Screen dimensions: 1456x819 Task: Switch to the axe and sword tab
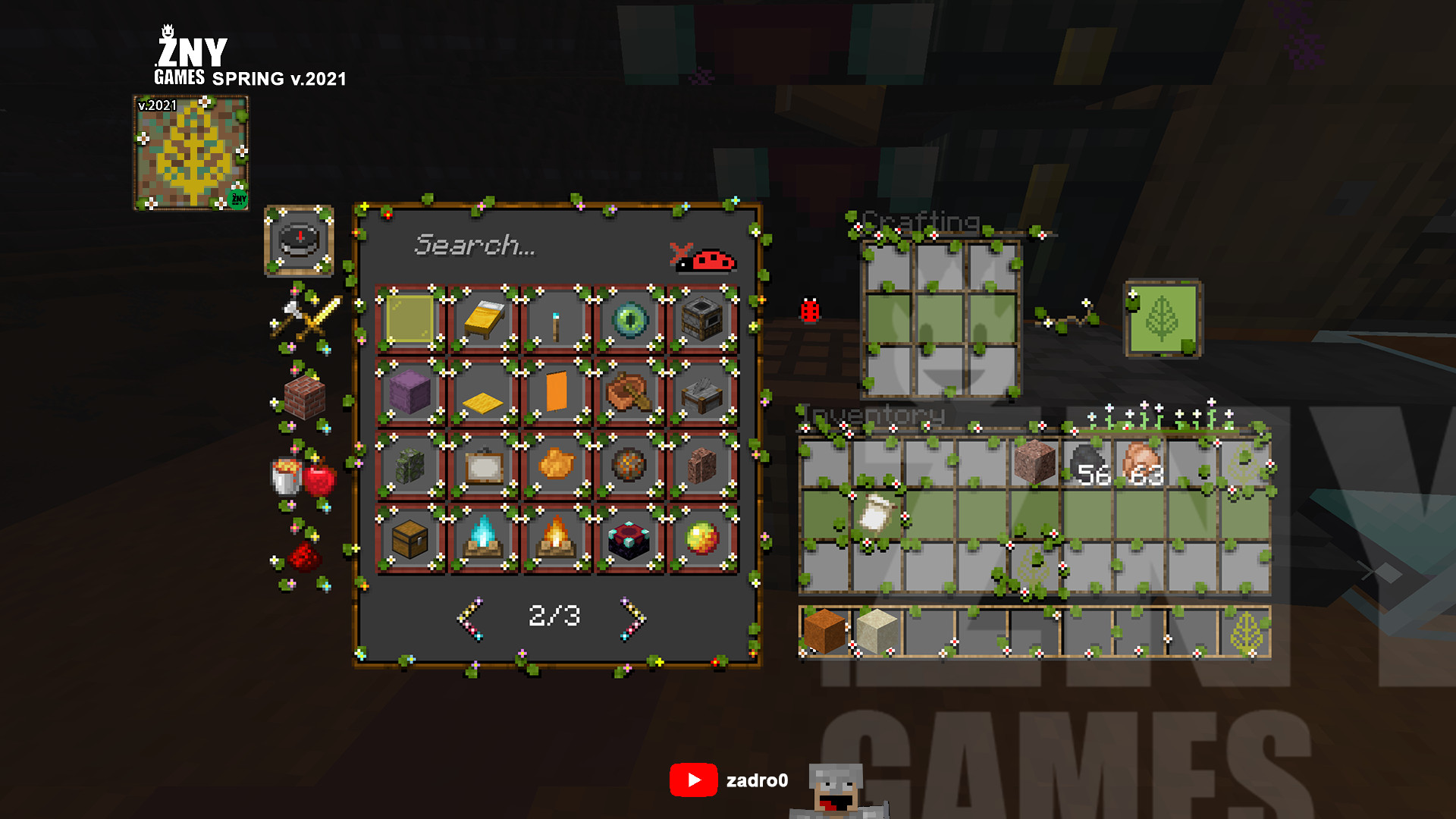(305, 318)
